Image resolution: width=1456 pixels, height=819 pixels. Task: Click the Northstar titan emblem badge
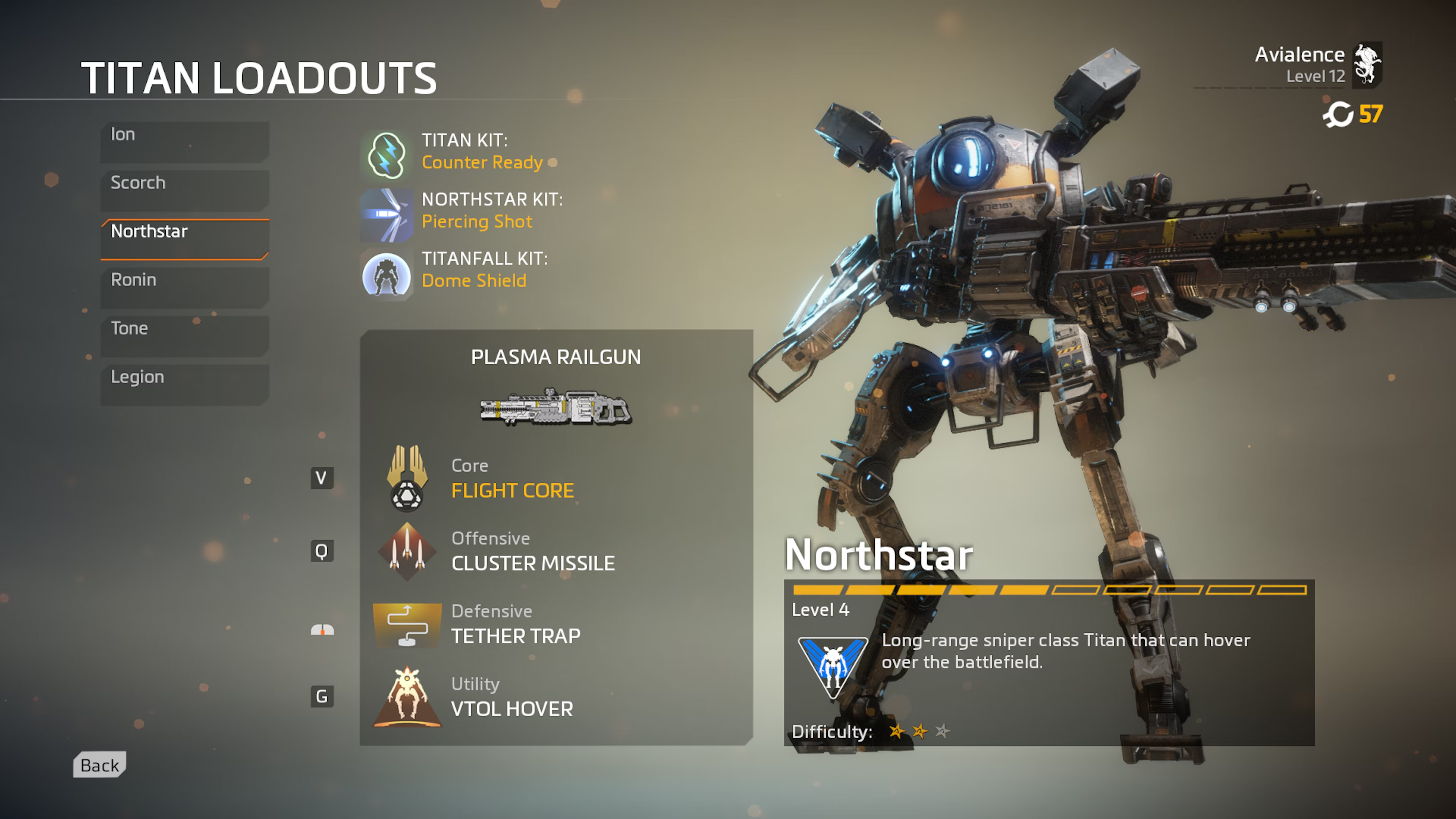click(833, 667)
